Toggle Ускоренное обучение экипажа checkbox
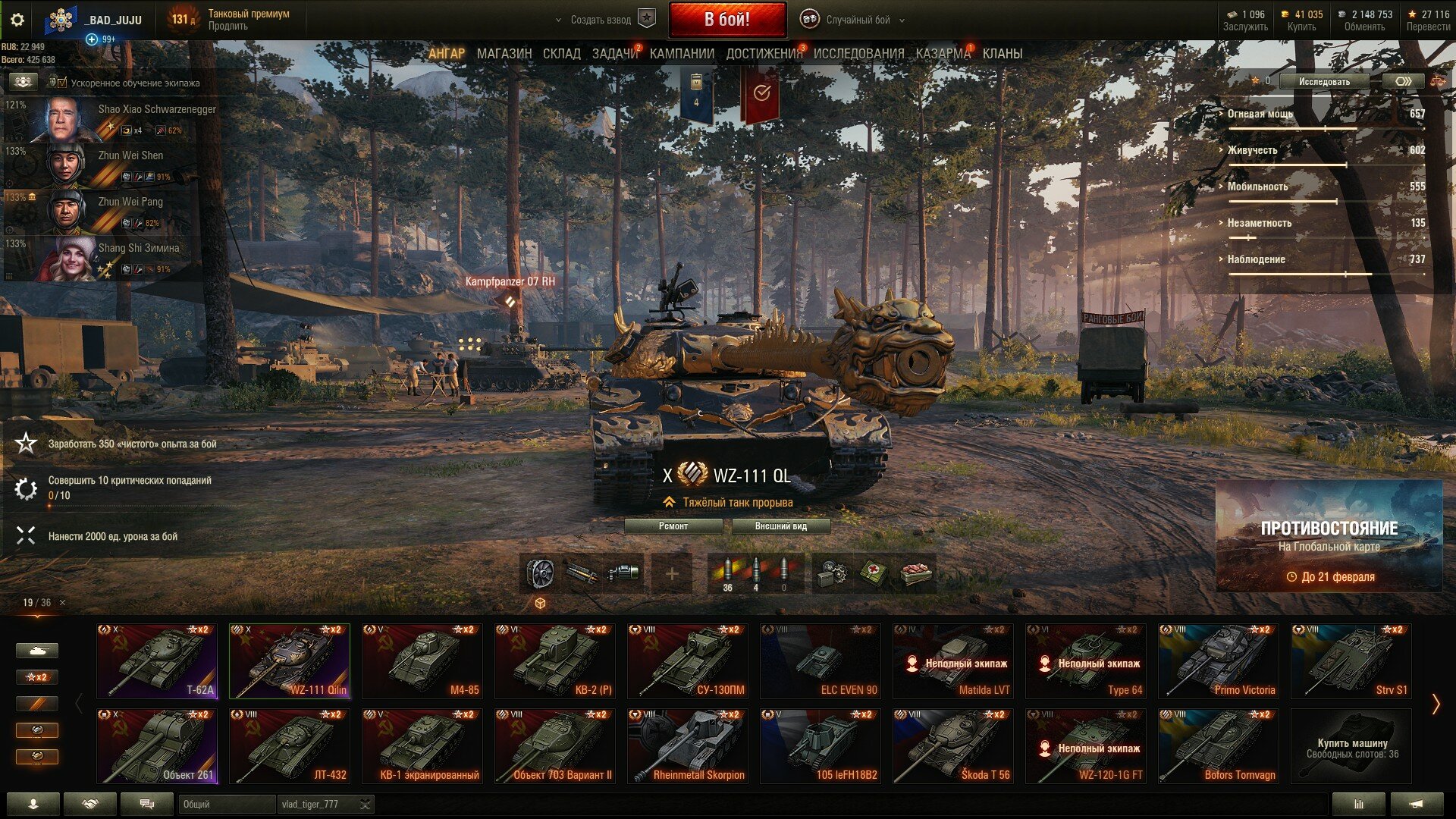The image size is (1456, 819). [62, 83]
